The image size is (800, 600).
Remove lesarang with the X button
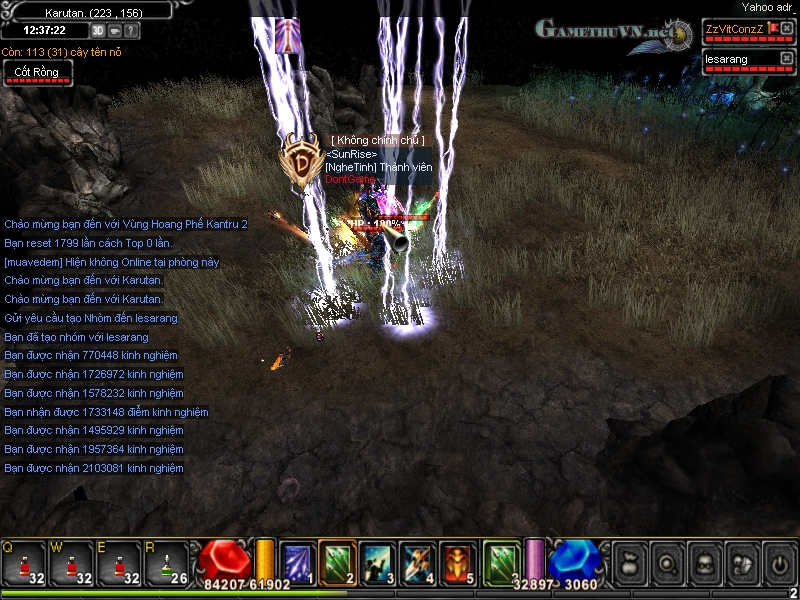tap(786, 59)
